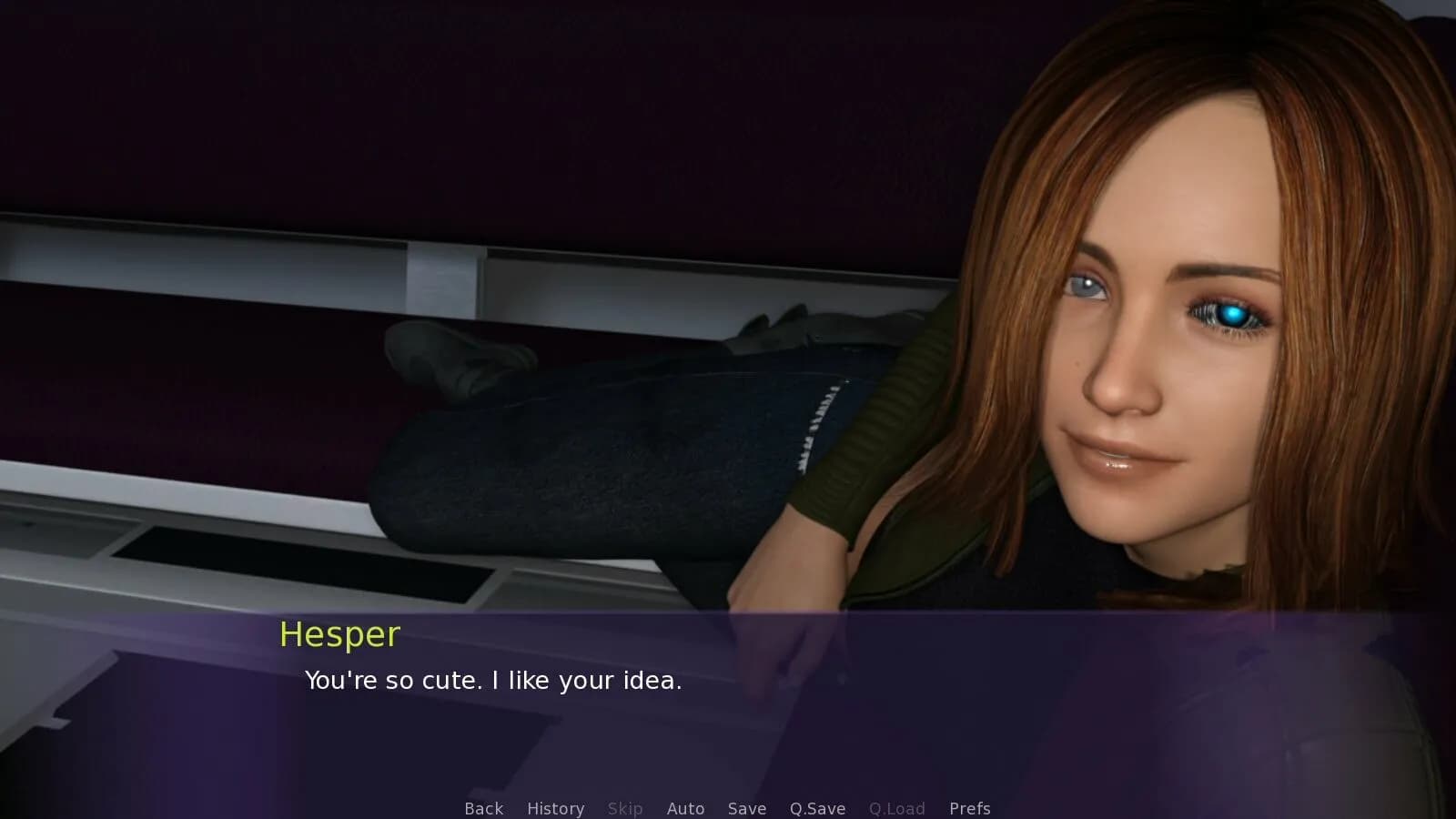Click Back to rewind the dialogue

pos(483,808)
